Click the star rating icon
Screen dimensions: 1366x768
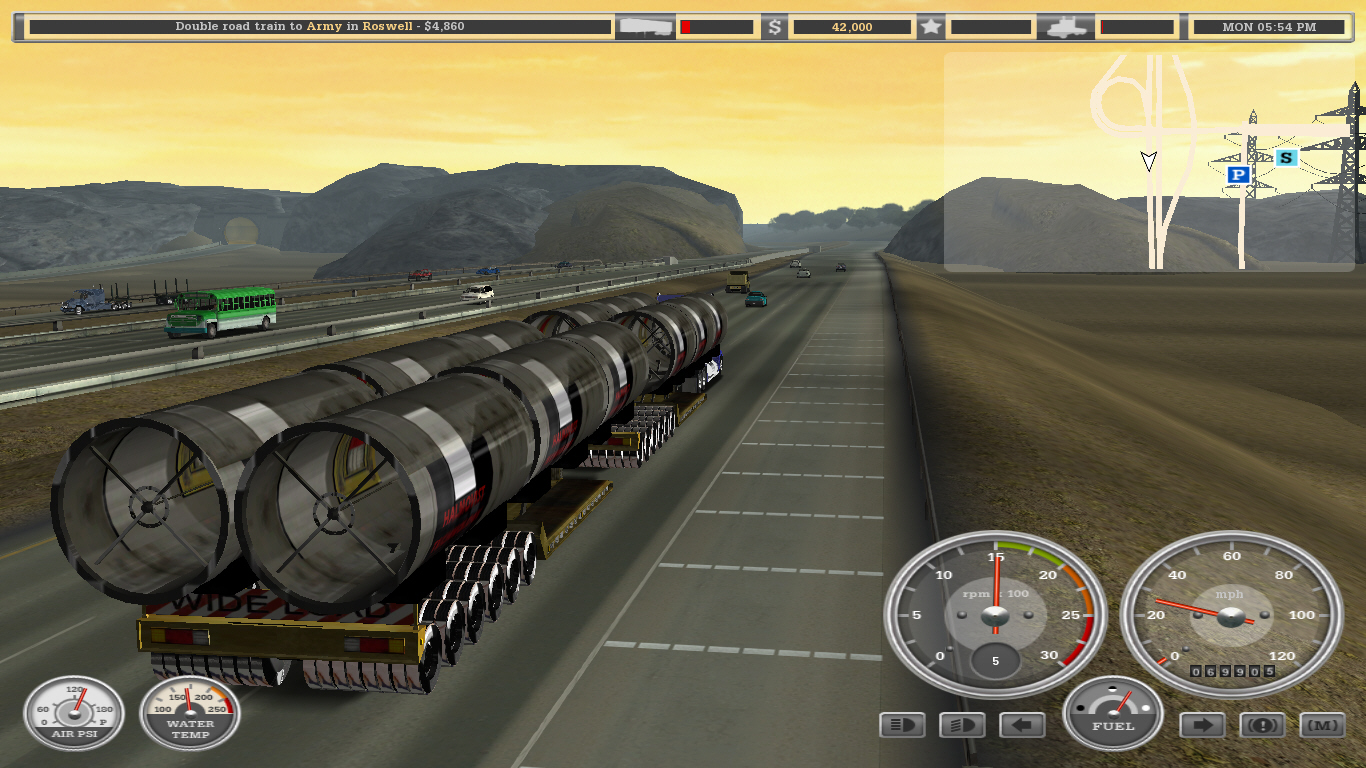pos(931,27)
